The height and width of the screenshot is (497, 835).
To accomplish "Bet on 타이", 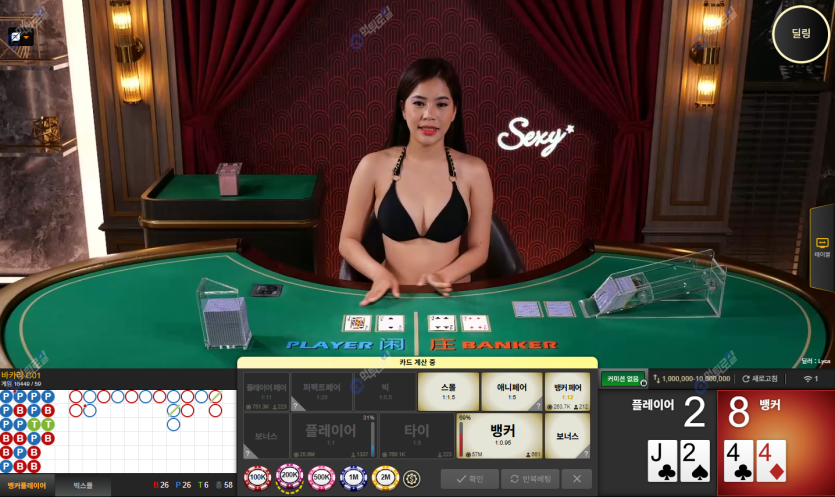I will tap(418, 435).
